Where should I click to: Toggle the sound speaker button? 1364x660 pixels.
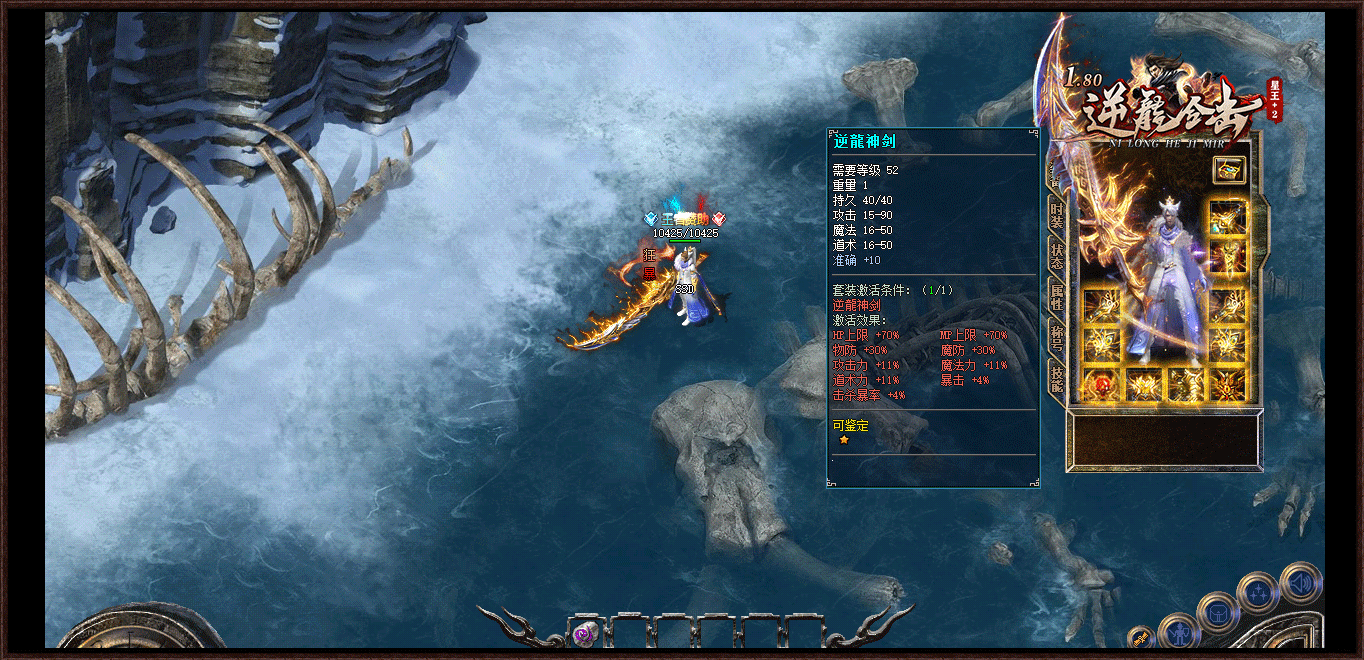click(1300, 582)
